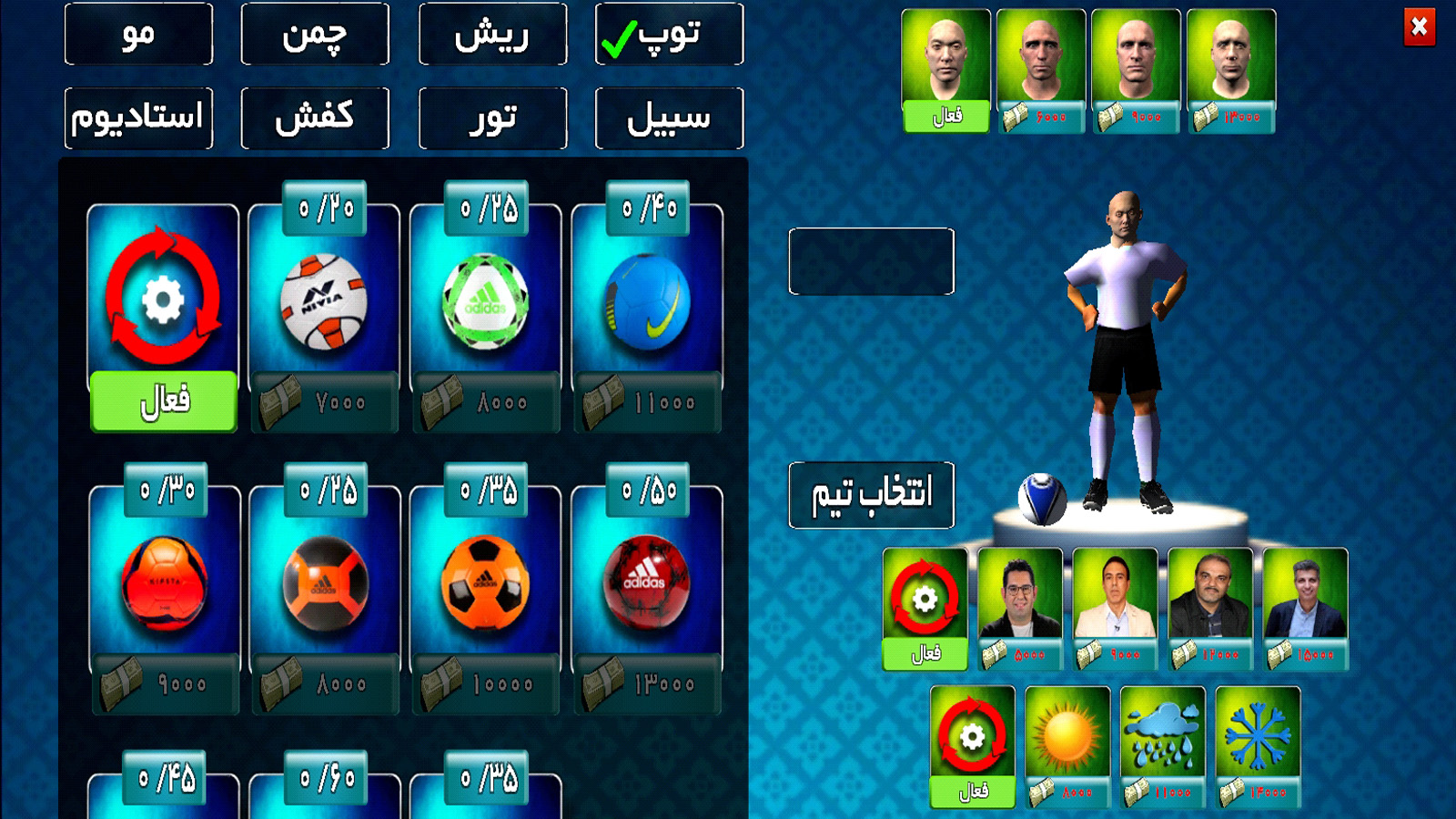The width and height of the screenshot is (1456, 819).
Task: Click the انتخاب تیم button
Action: click(871, 493)
